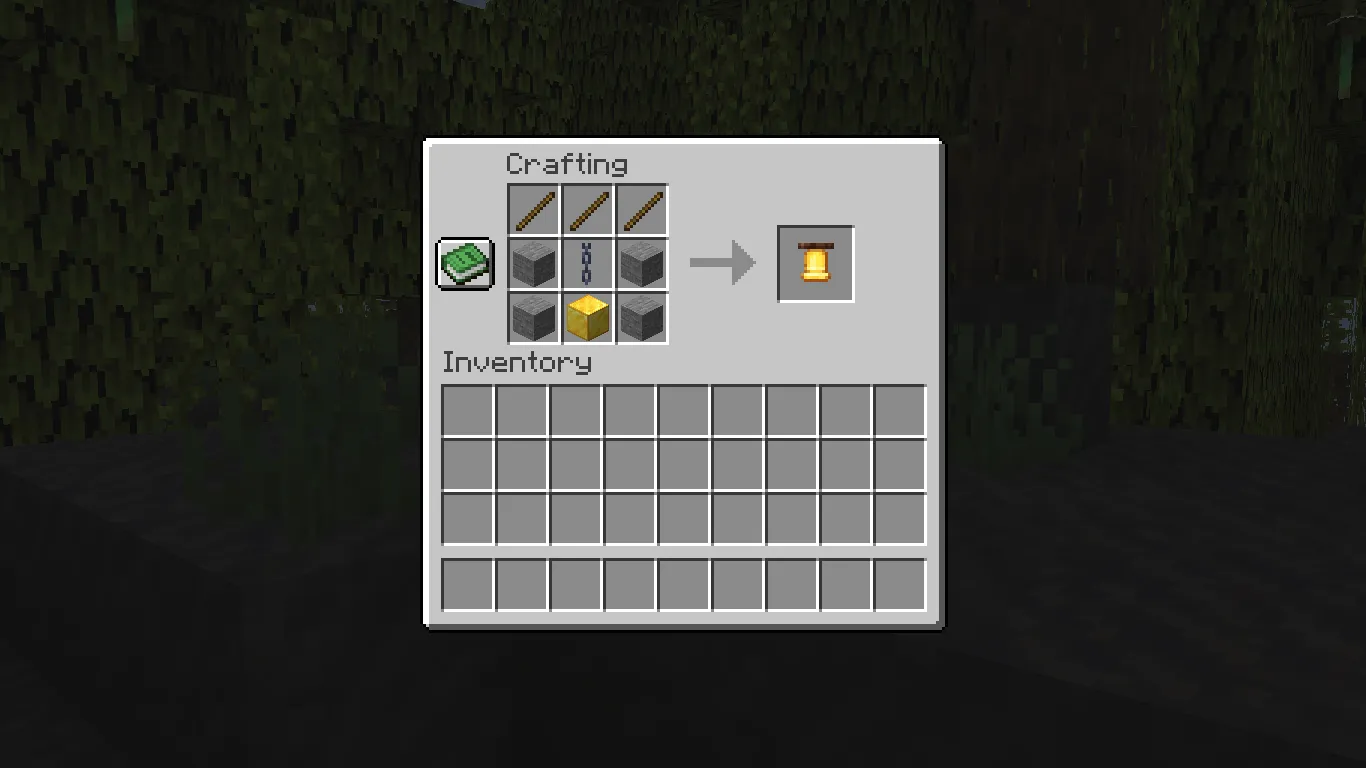Select the bottom-left stone ingredient
The width and height of the screenshot is (1366, 768).
533,318
